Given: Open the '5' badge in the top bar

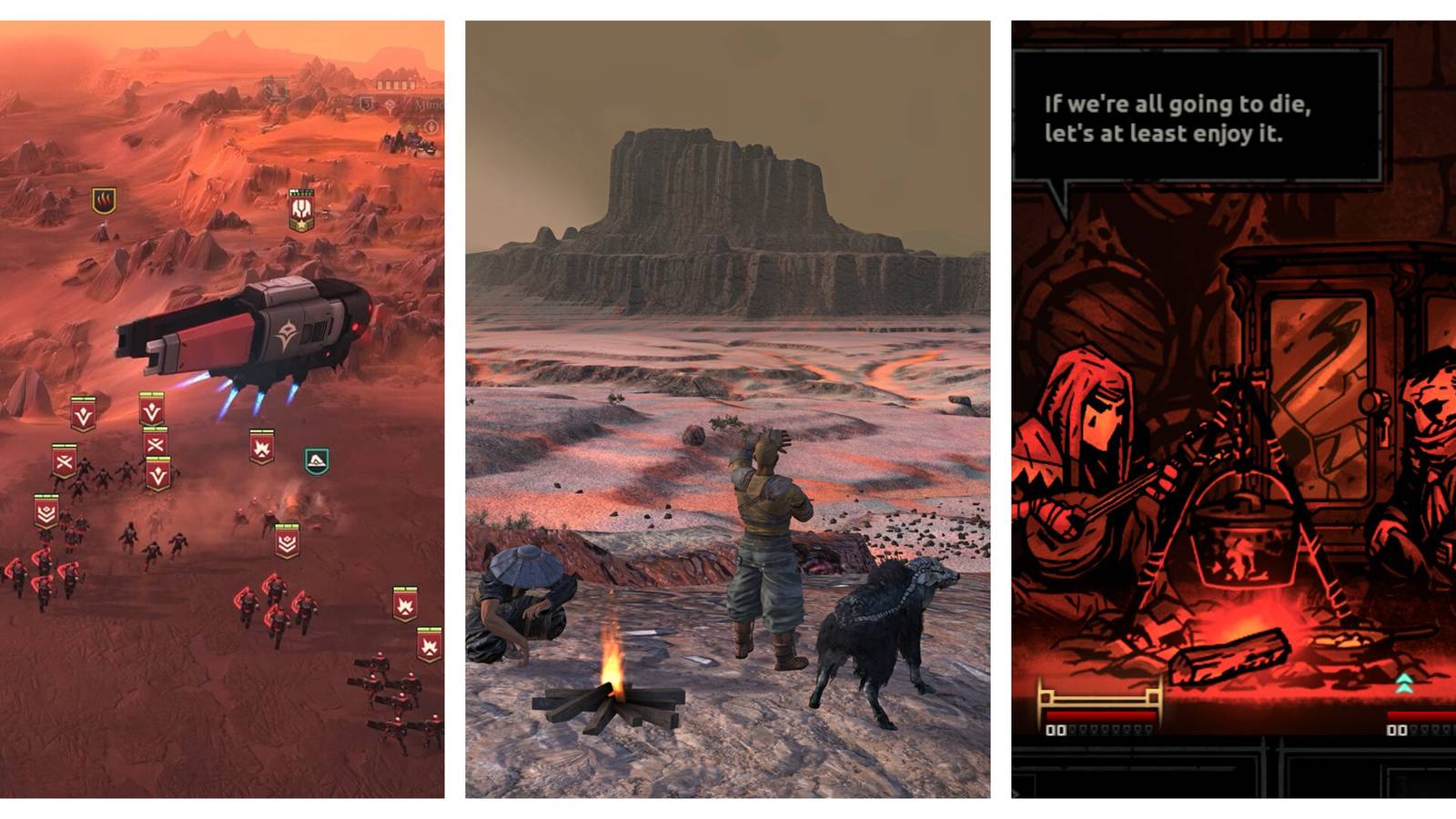Looking at the screenshot, I should pos(364,105).
